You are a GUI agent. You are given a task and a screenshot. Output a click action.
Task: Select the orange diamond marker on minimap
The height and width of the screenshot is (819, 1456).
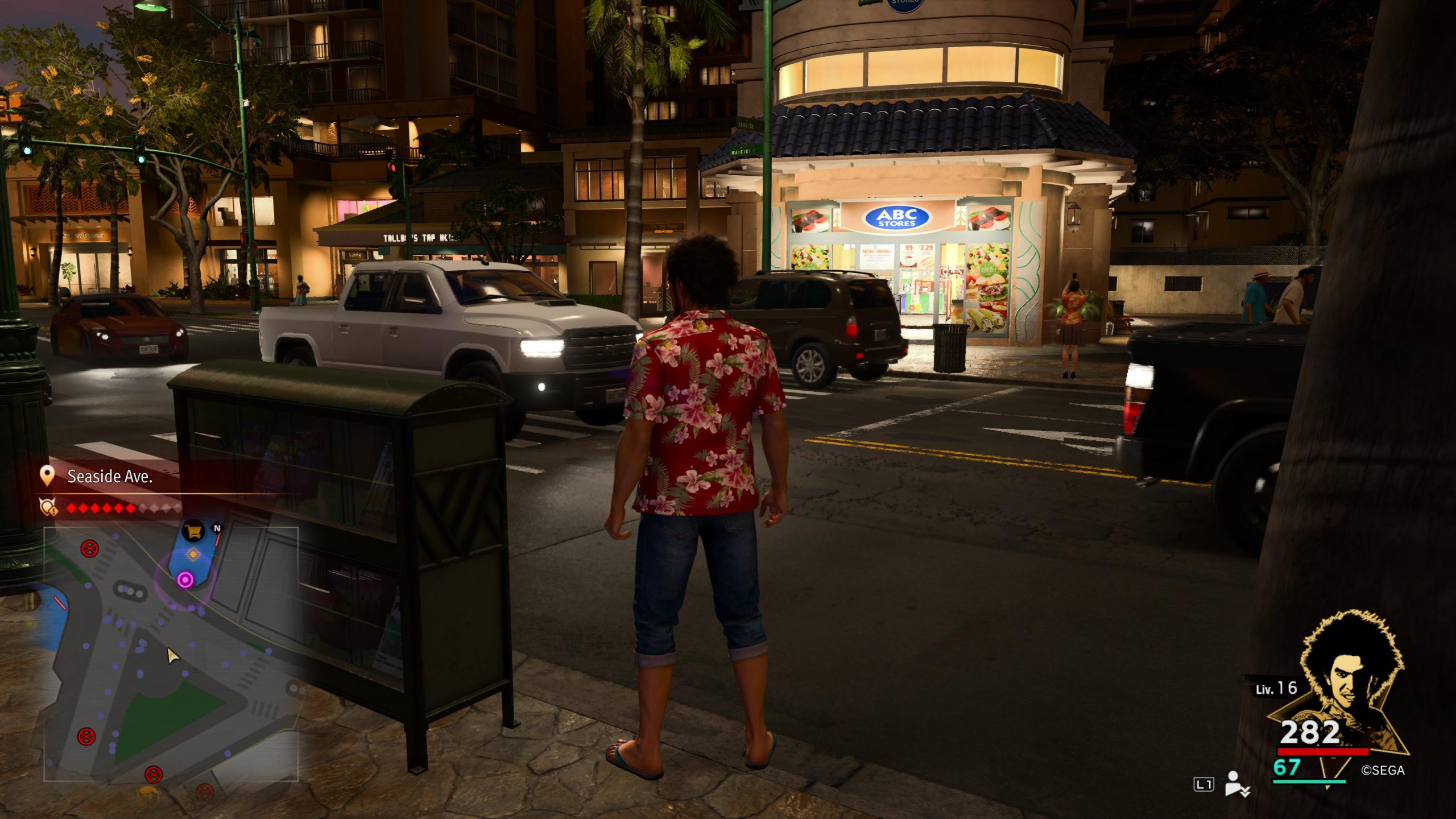click(193, 554)
